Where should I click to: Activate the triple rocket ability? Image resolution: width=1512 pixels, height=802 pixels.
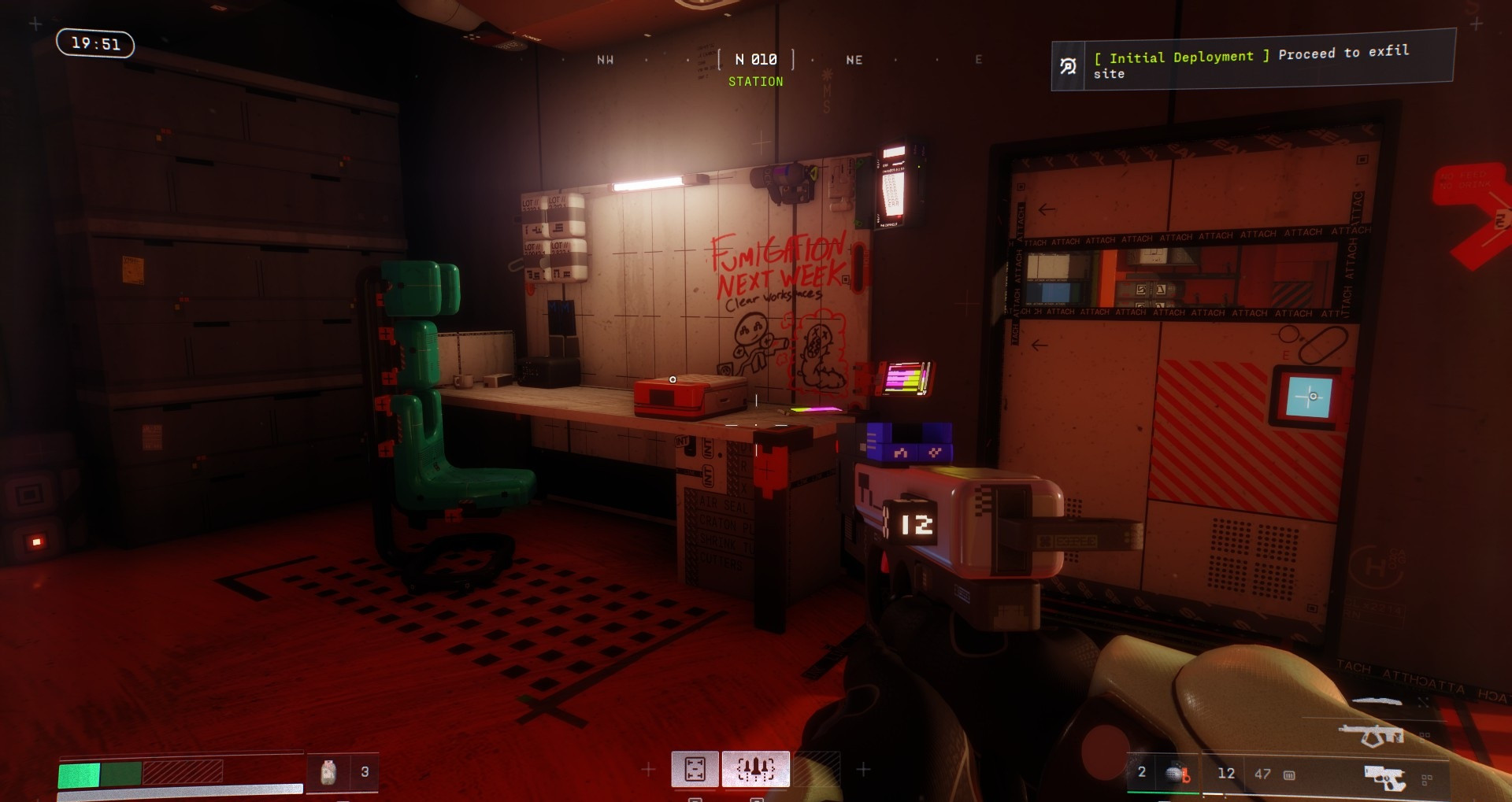[755, 768]
